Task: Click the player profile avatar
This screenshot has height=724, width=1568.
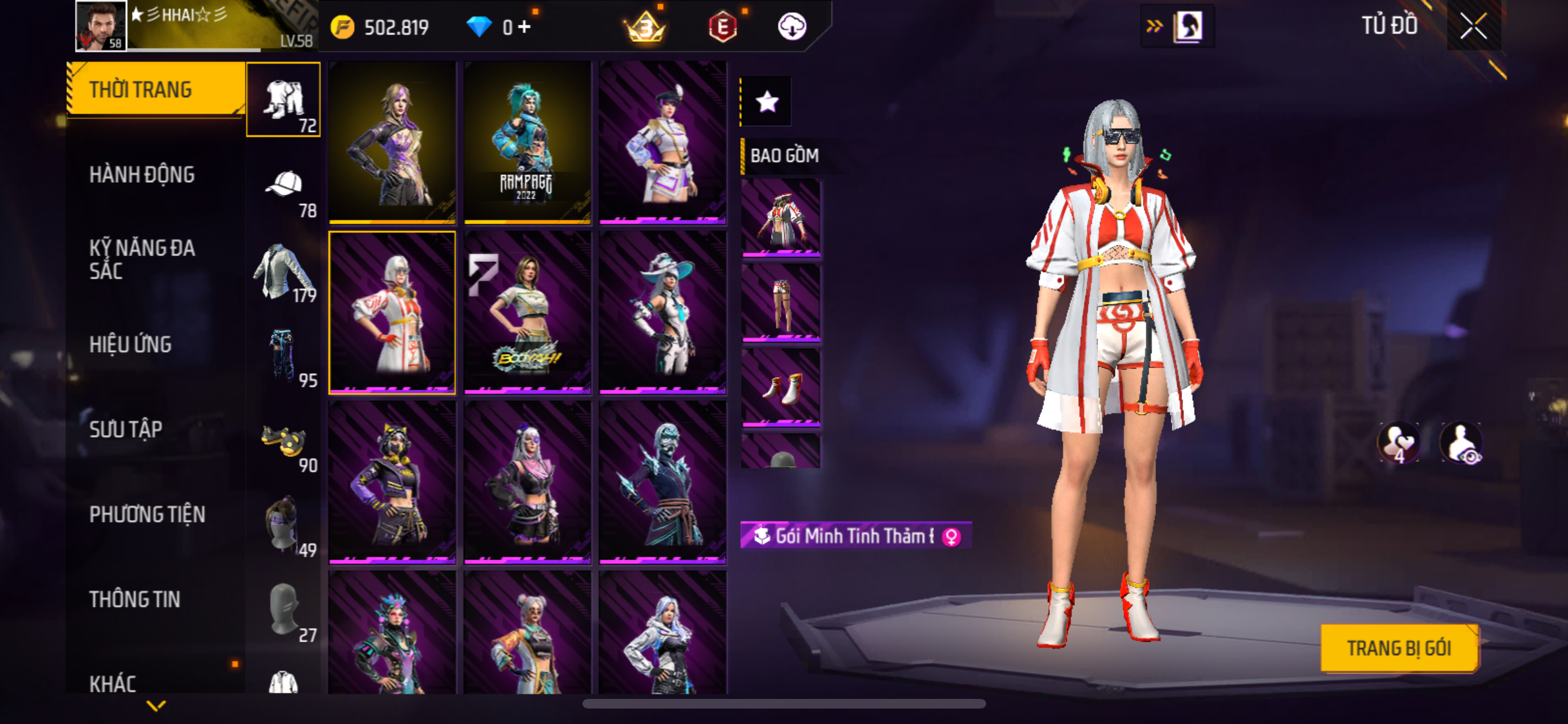Action: pos(101,26)
